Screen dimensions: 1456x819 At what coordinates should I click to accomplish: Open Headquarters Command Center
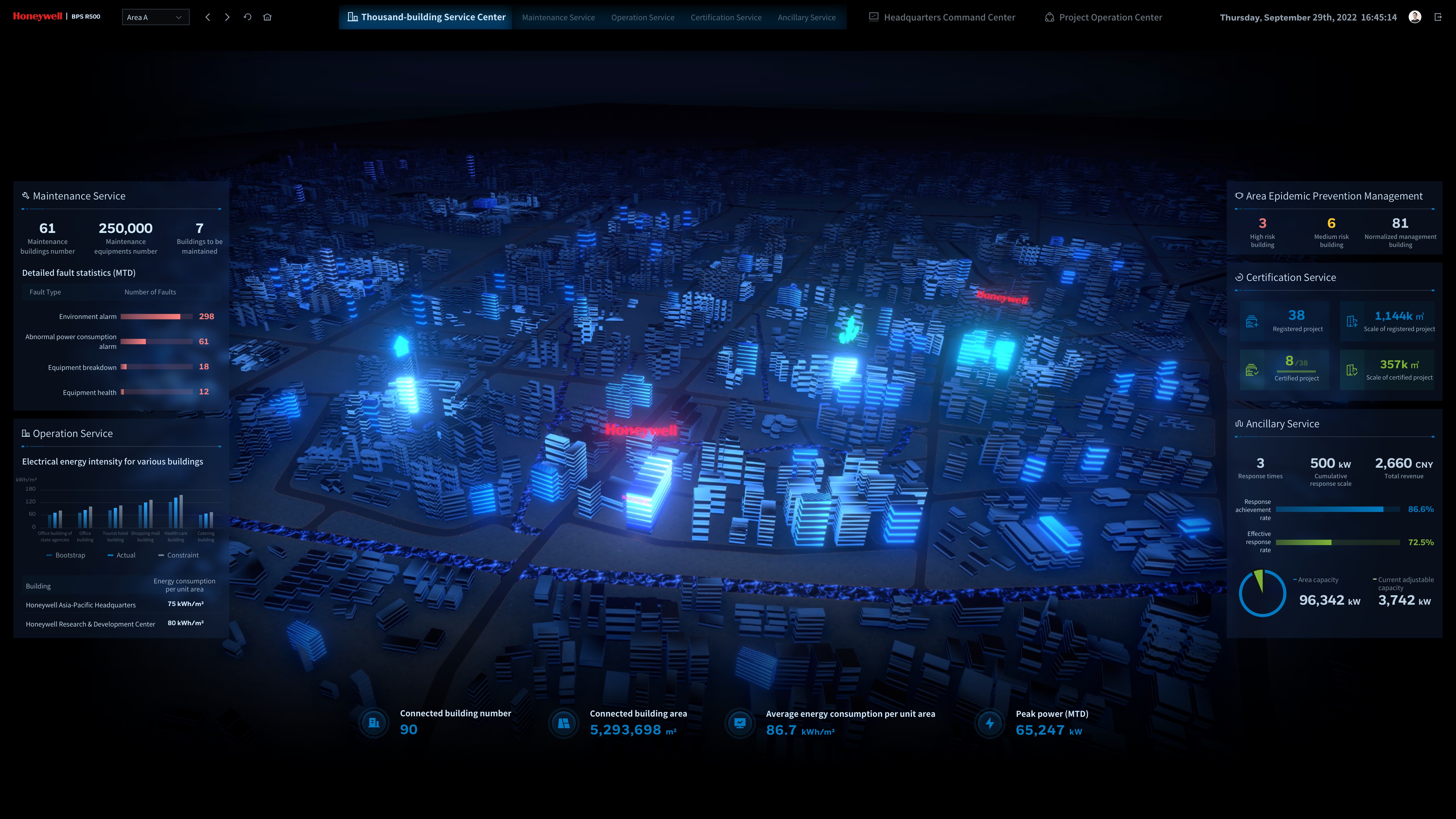click(x=942, y=18)
